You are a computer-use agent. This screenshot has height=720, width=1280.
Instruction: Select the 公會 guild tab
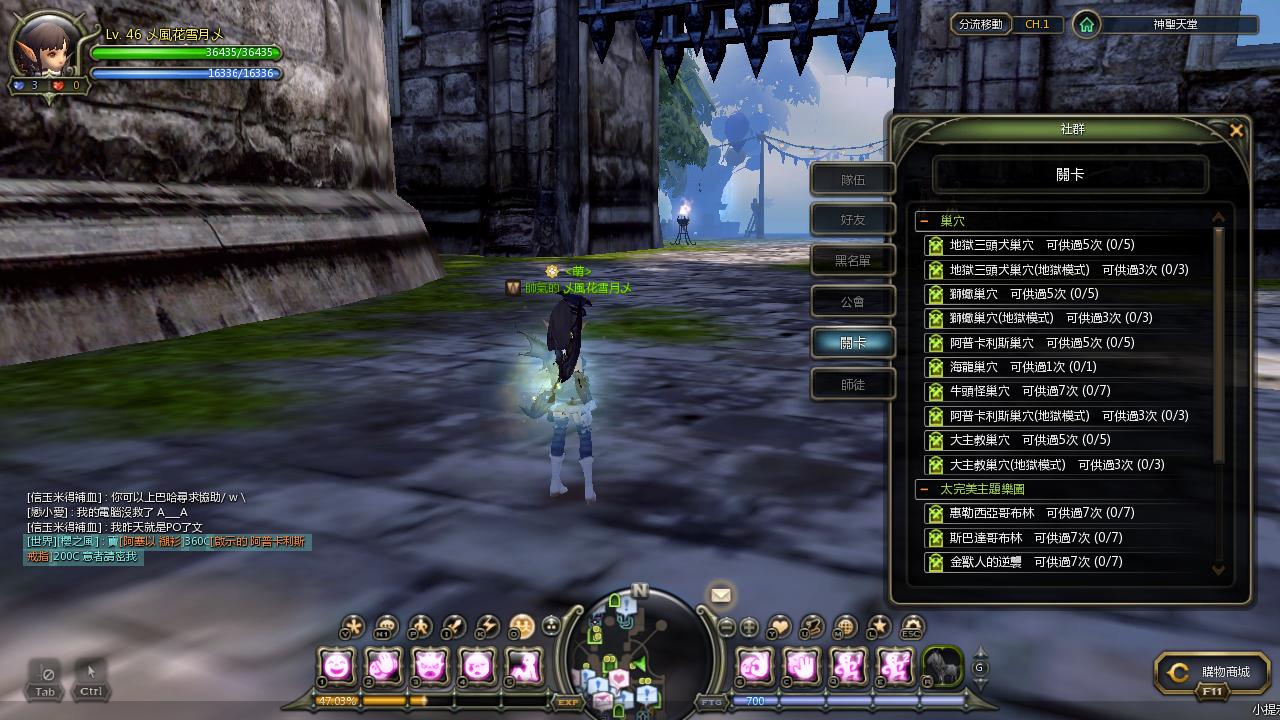(852, 301)
